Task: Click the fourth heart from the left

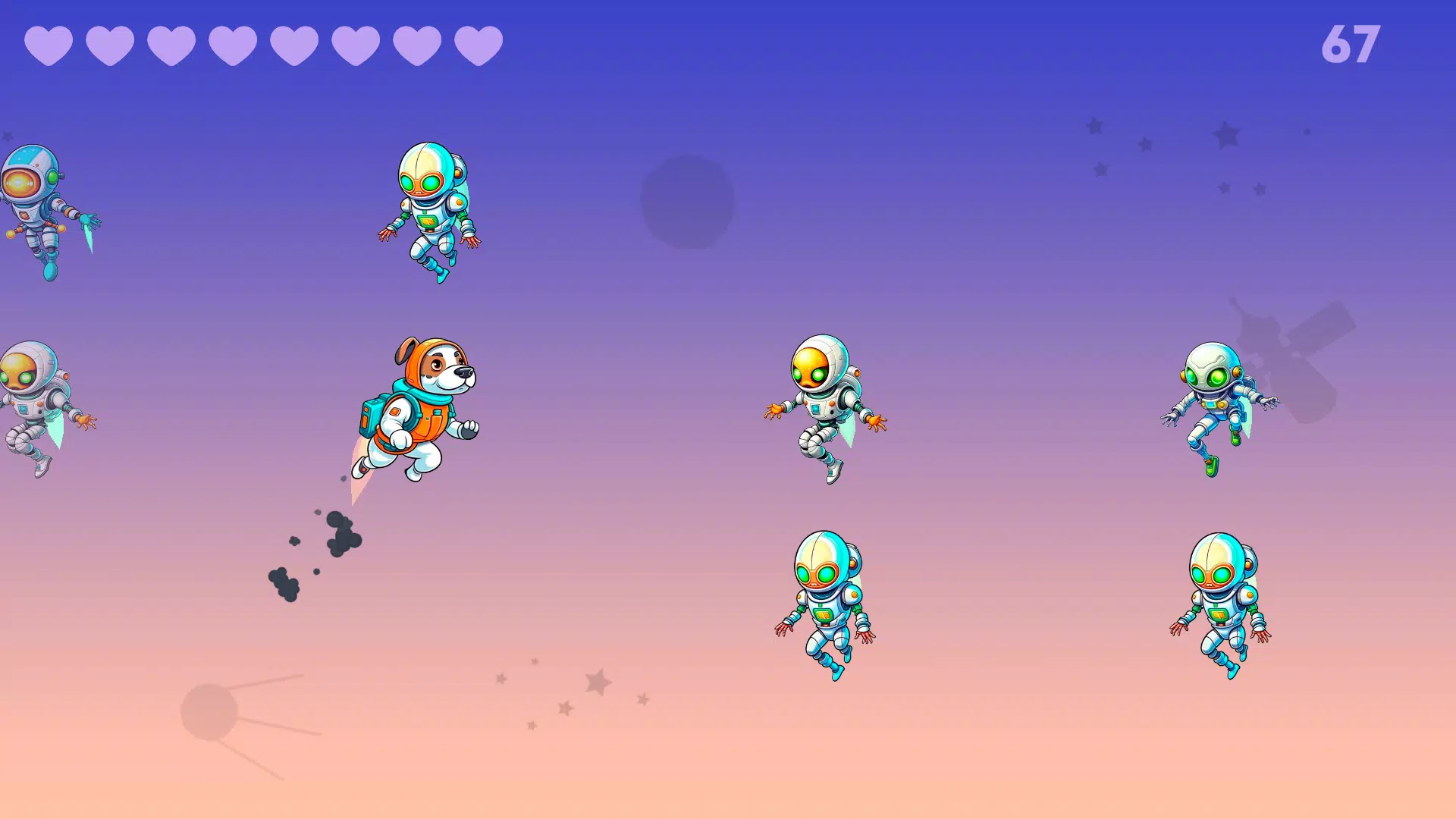Action: [231, 45]
